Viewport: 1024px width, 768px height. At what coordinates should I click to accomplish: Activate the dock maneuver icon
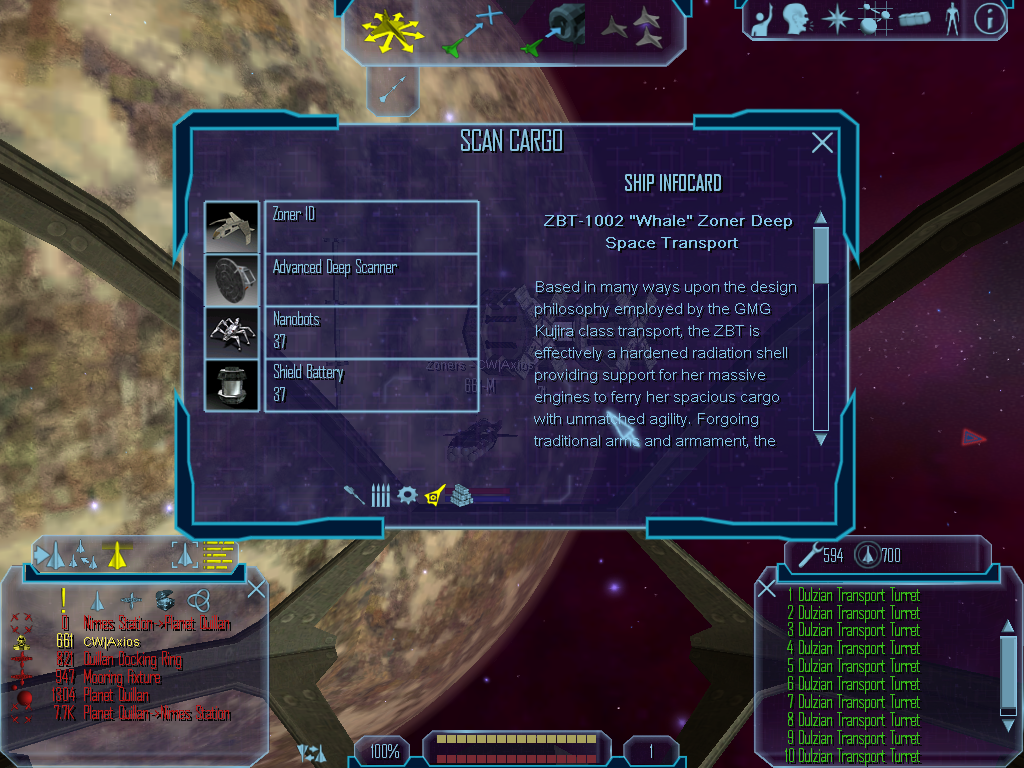click(553, 30)
